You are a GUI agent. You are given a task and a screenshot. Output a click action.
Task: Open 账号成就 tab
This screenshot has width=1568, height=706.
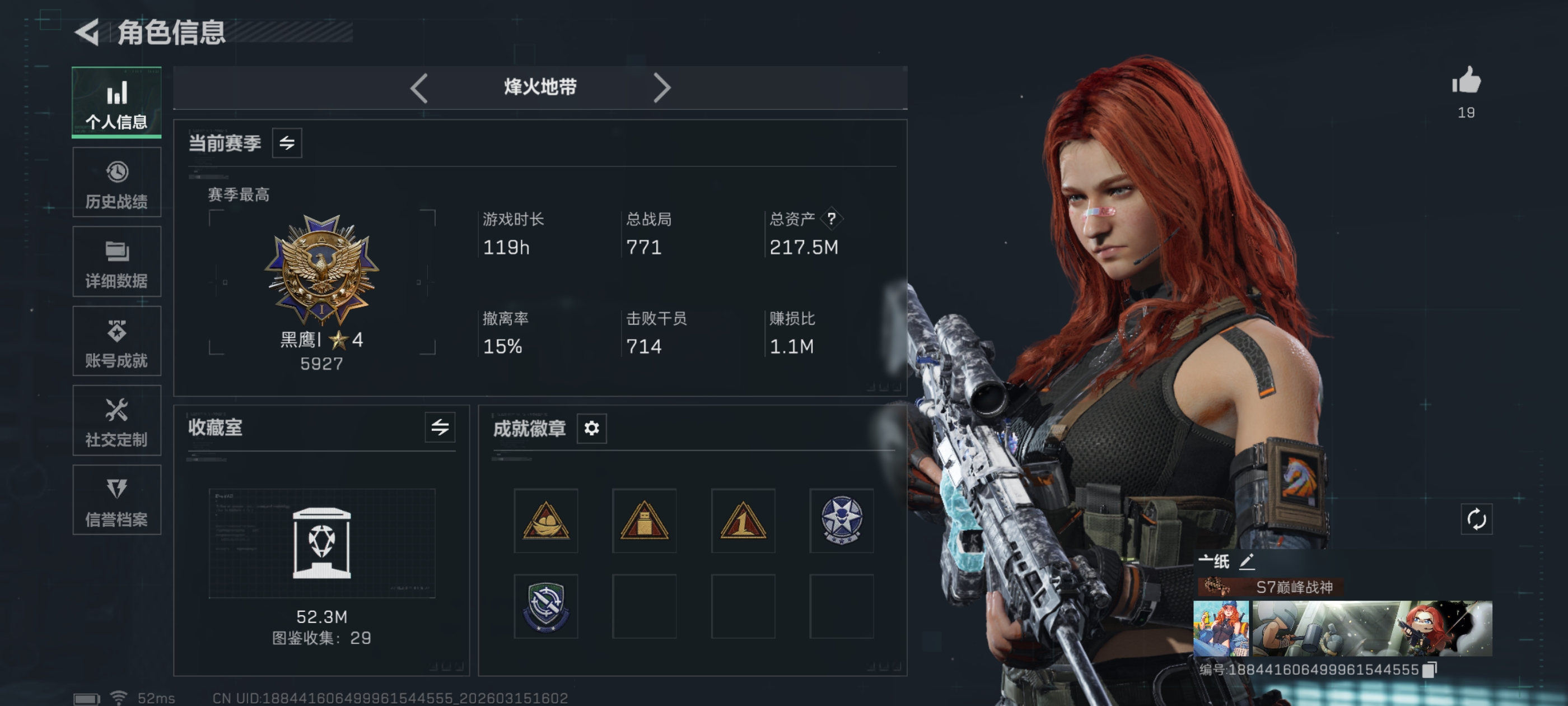coord(116,341)
